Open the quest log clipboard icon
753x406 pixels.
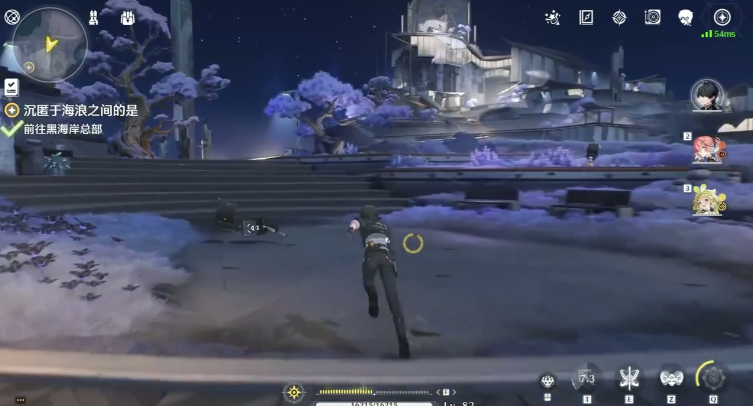[x=11, y=87]
